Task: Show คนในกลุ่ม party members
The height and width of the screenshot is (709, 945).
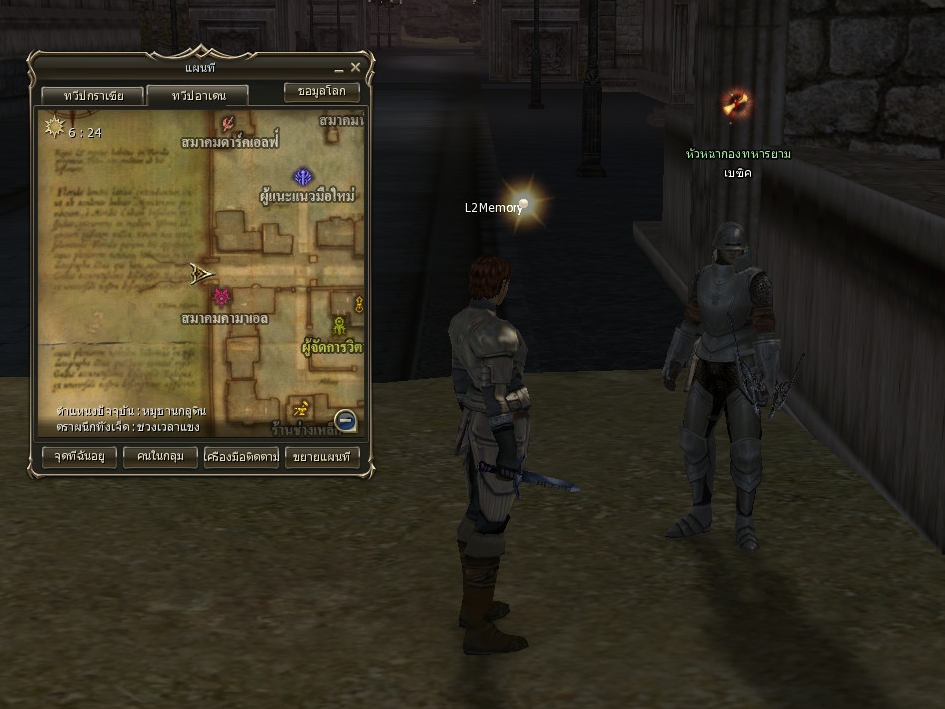Action: 160,457
